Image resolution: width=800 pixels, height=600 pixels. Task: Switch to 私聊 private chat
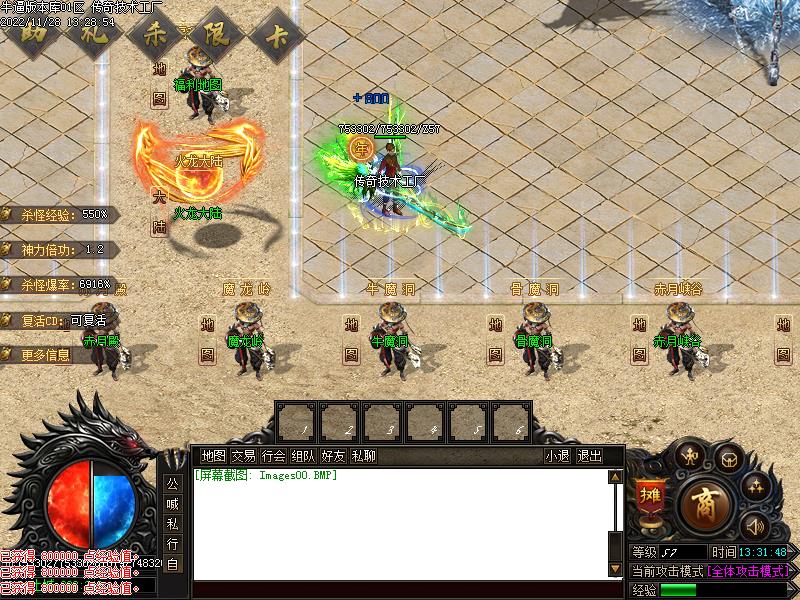pos(363,456)
